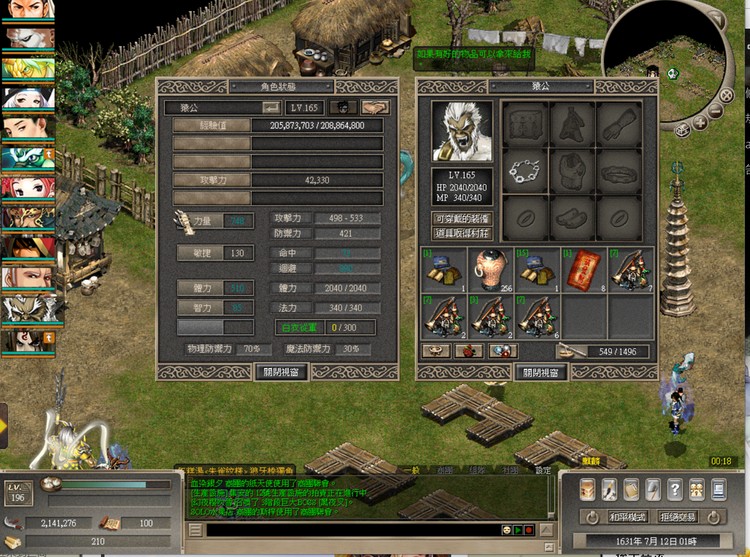Screen dimensions: 750x557
Task: Select the porcelain vase item slot
Action: (x=488, y=268)
